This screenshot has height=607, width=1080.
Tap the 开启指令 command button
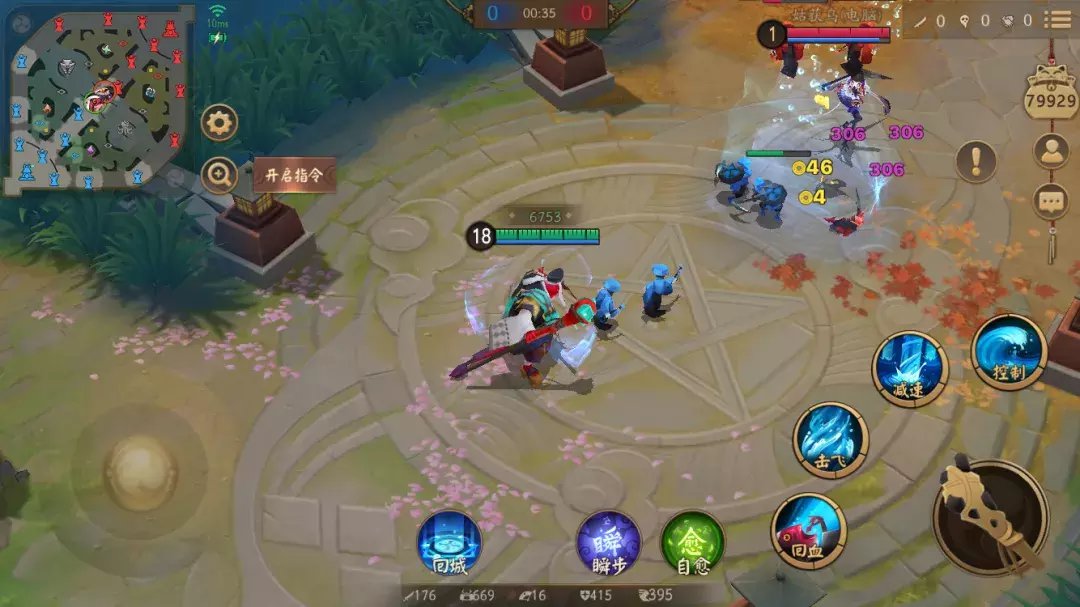tap(293, 176)
